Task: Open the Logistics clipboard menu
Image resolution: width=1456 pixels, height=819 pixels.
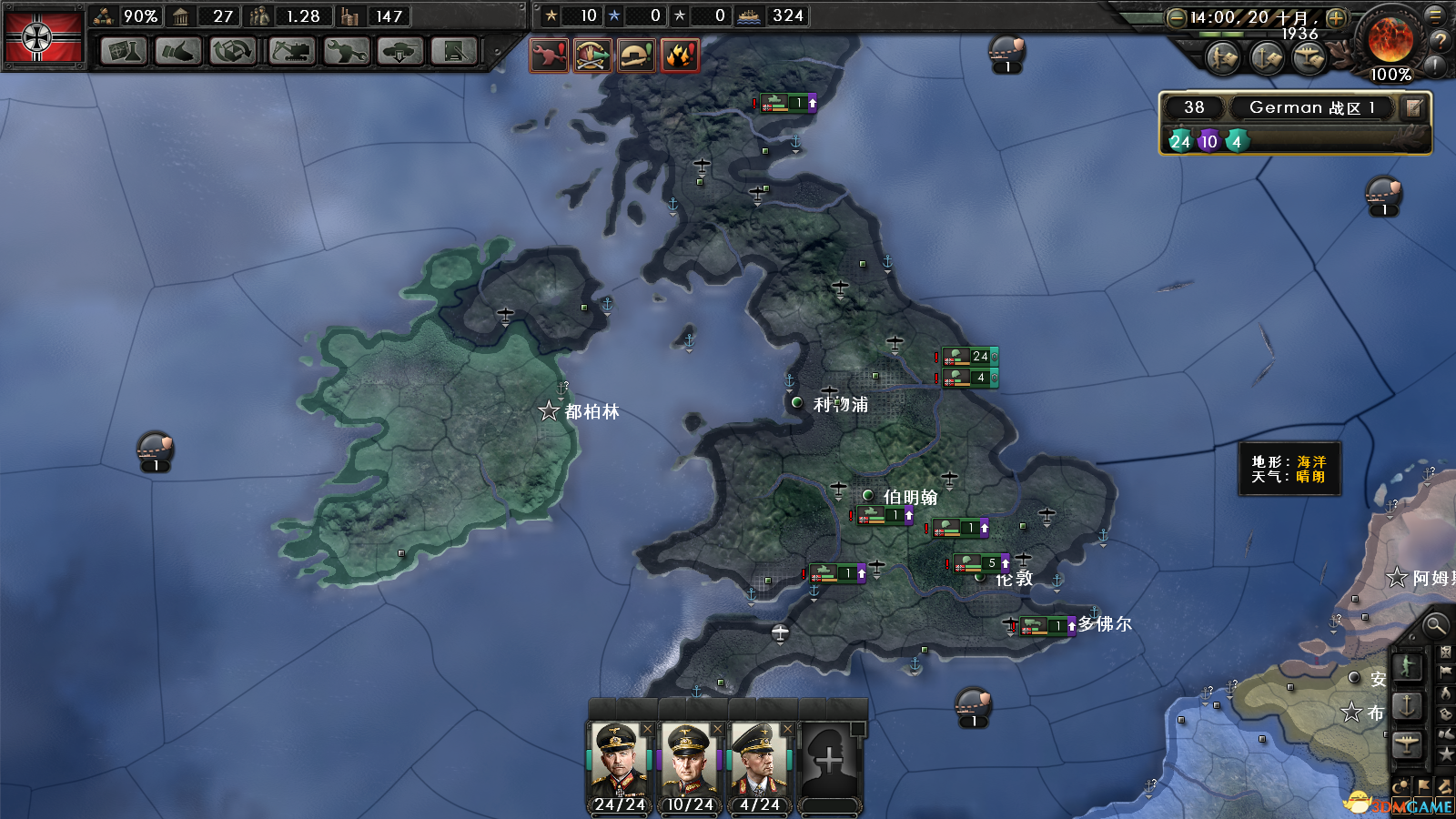Action: [454, 51]
